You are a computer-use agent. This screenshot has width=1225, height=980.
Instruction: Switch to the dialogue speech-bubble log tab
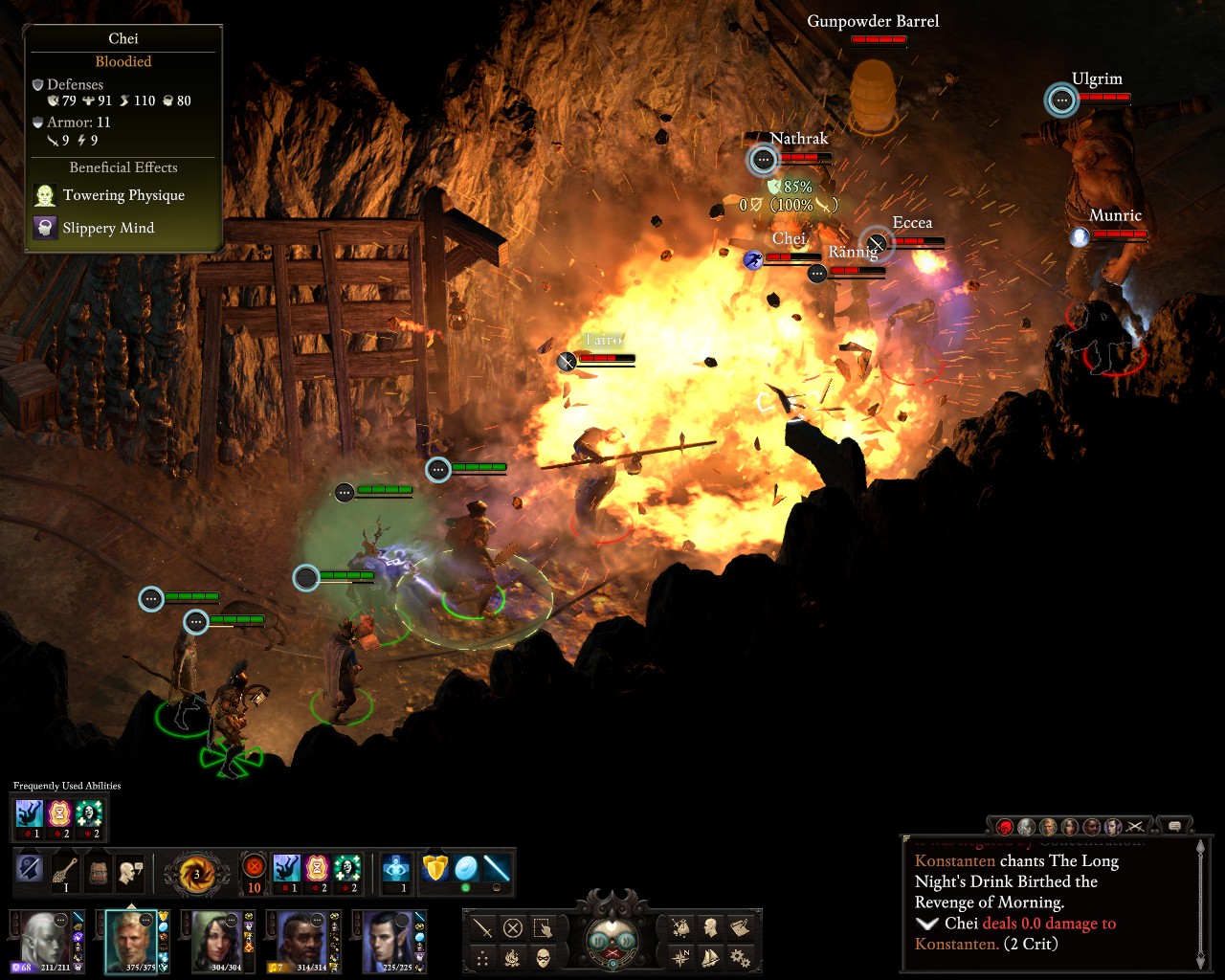click(x=1174, y=826)
